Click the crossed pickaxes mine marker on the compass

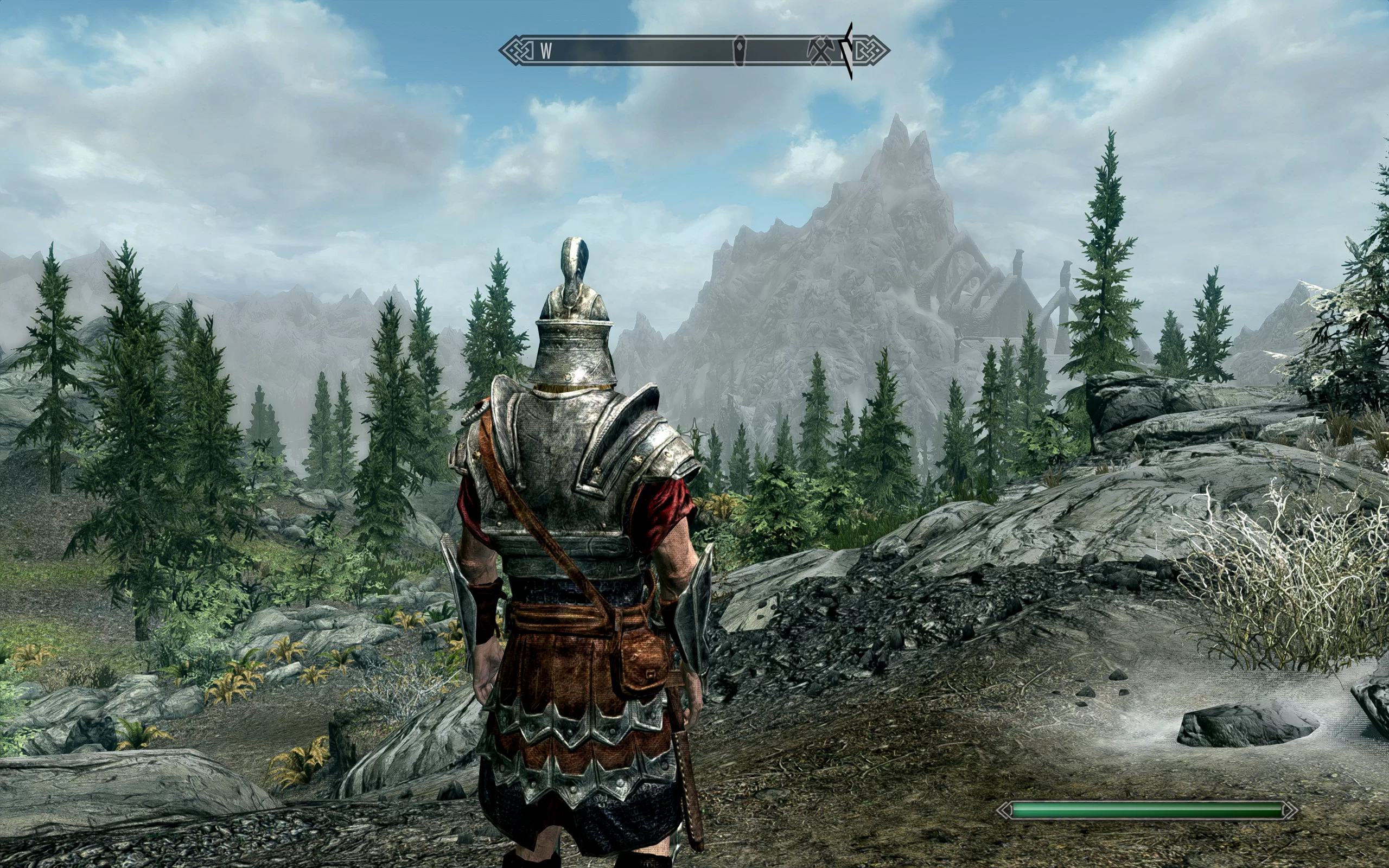(820, 51)
